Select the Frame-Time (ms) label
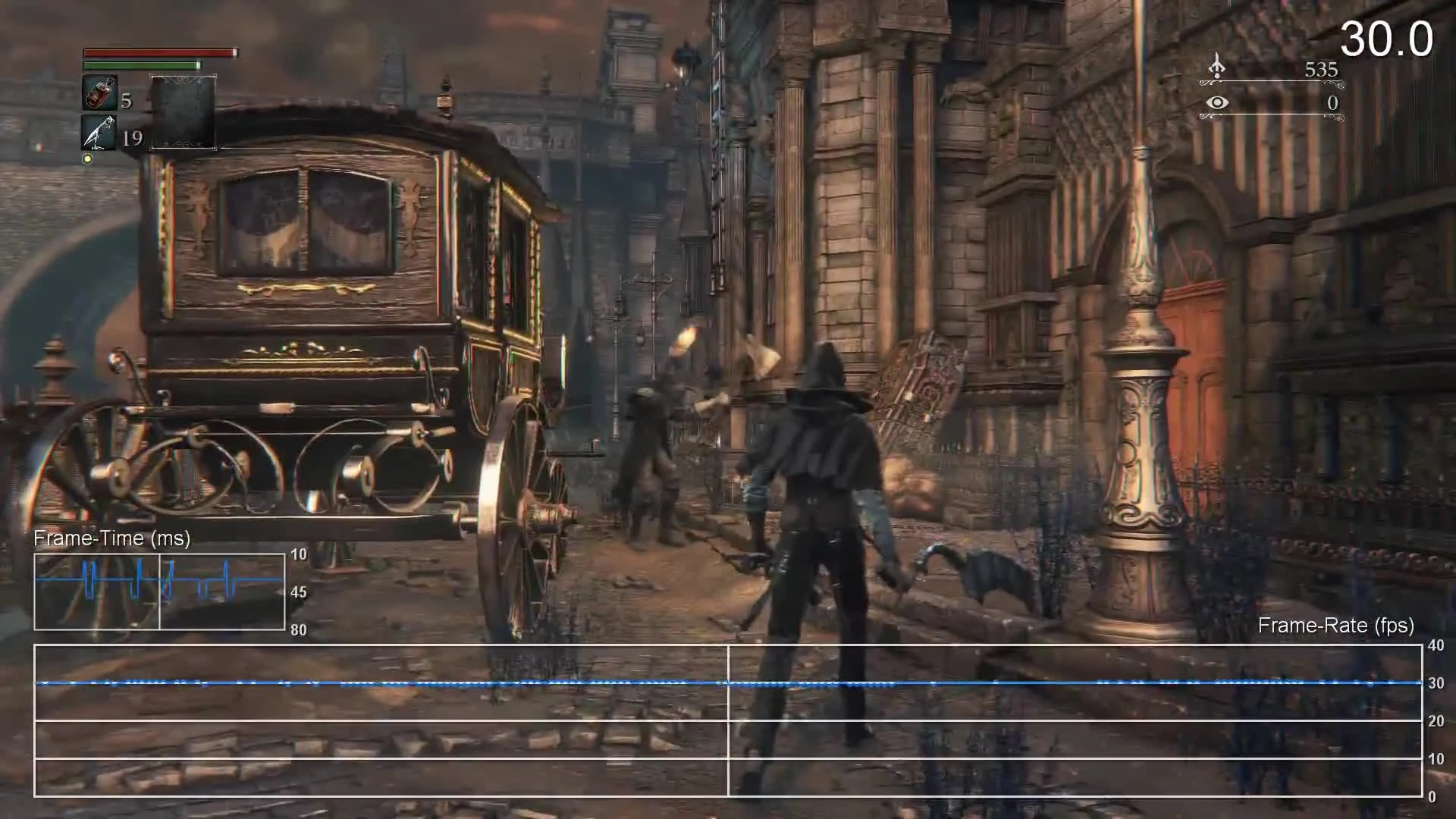Image resolution: width=1456 pixels, height=819 pixels. pyautogui.click(x=111, y=538)
